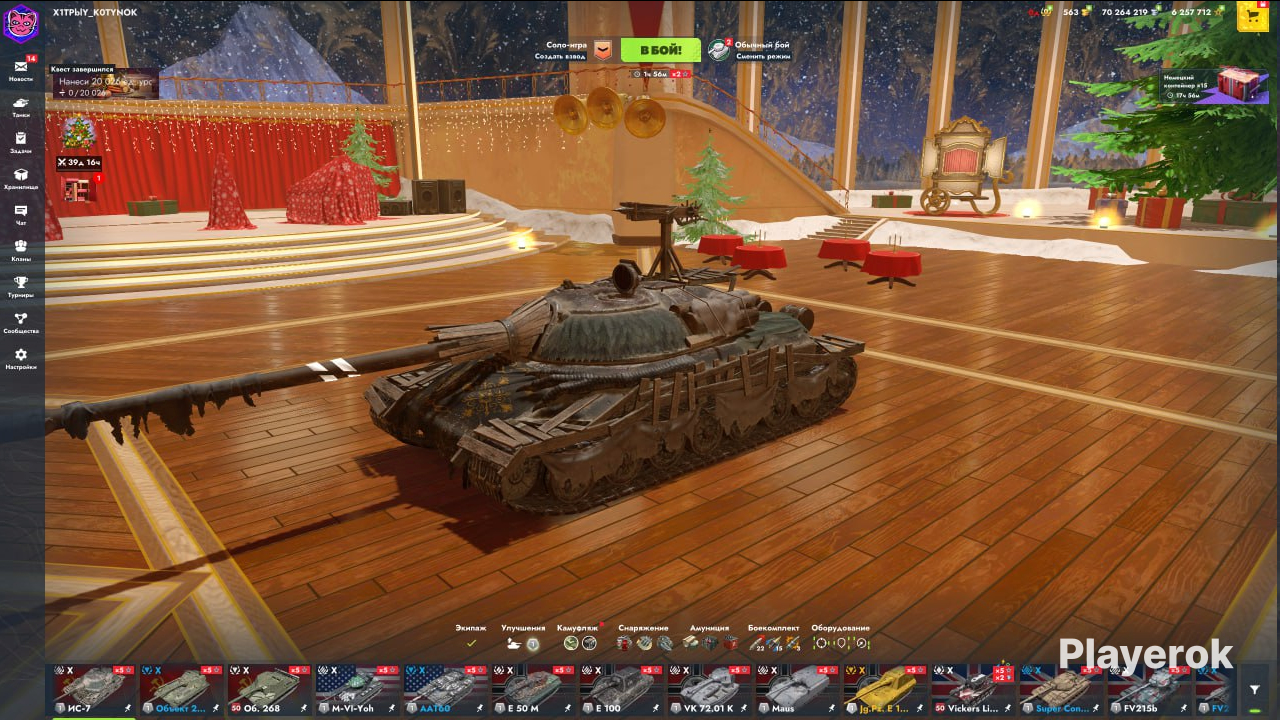This screenshot has width=1280, height=720.
Task: Open the Чат (Chat) panel
Action: coord(21,214)
